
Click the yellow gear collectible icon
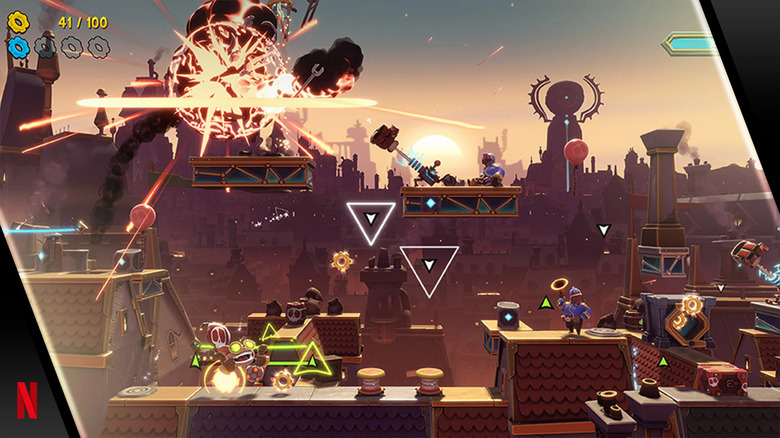[x=18, y=20]
